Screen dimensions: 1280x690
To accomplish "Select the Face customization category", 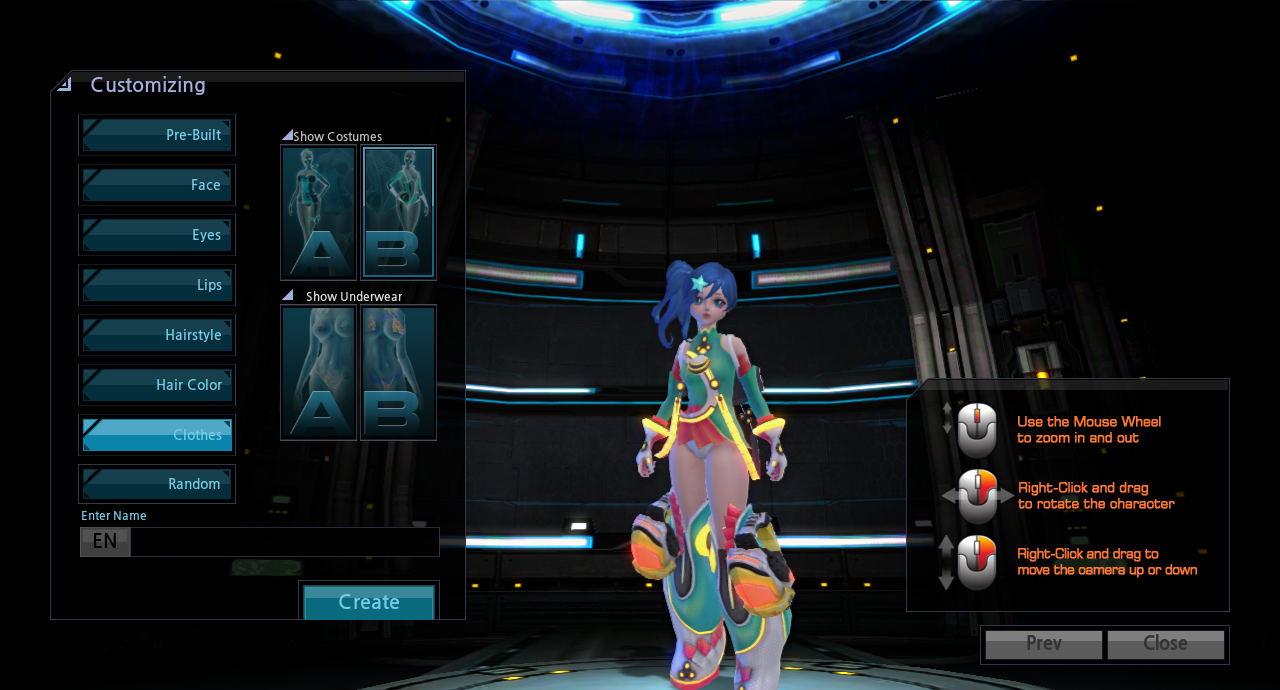I will (x=157, y=185).
